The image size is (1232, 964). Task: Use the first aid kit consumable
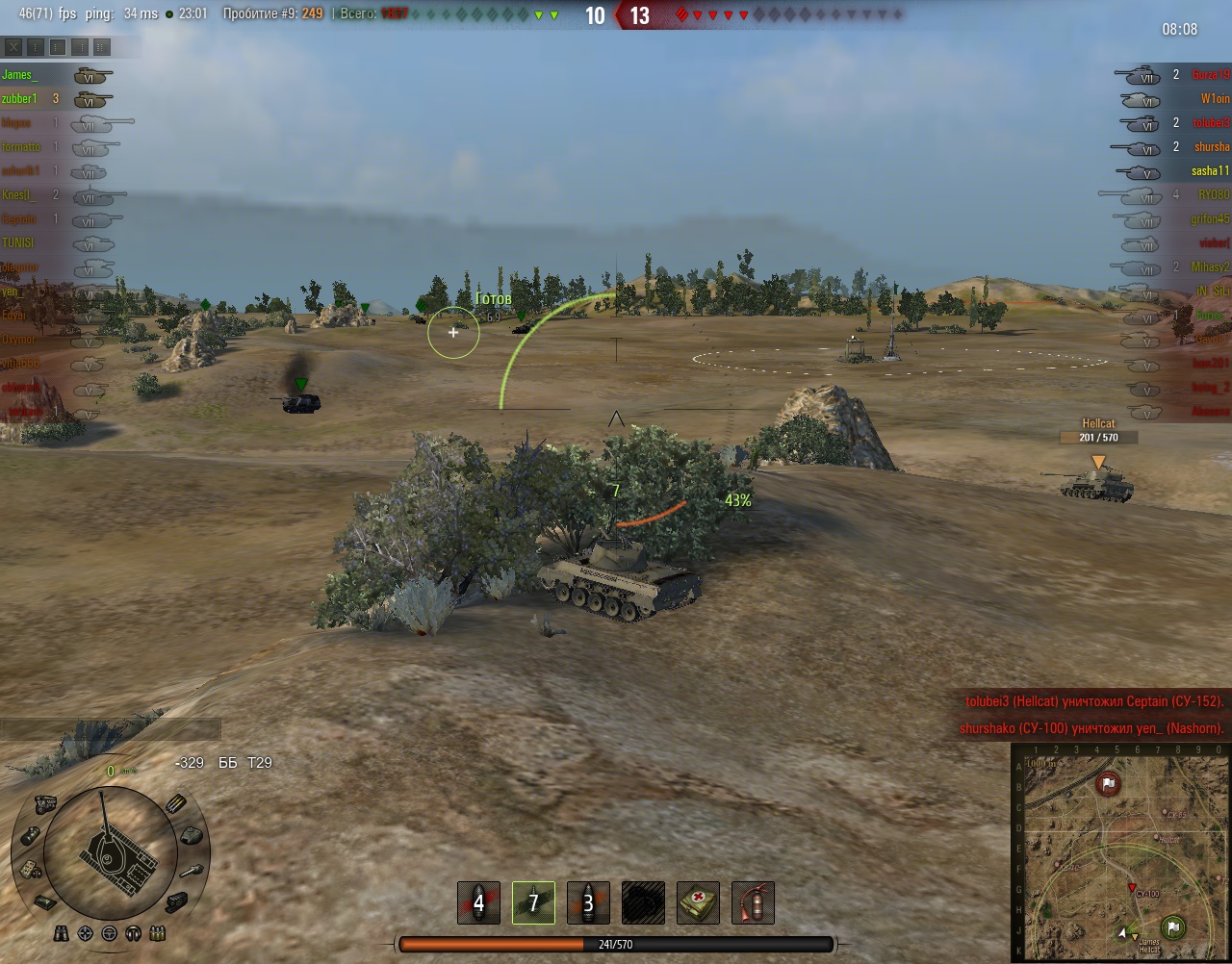tap(698, 902)
